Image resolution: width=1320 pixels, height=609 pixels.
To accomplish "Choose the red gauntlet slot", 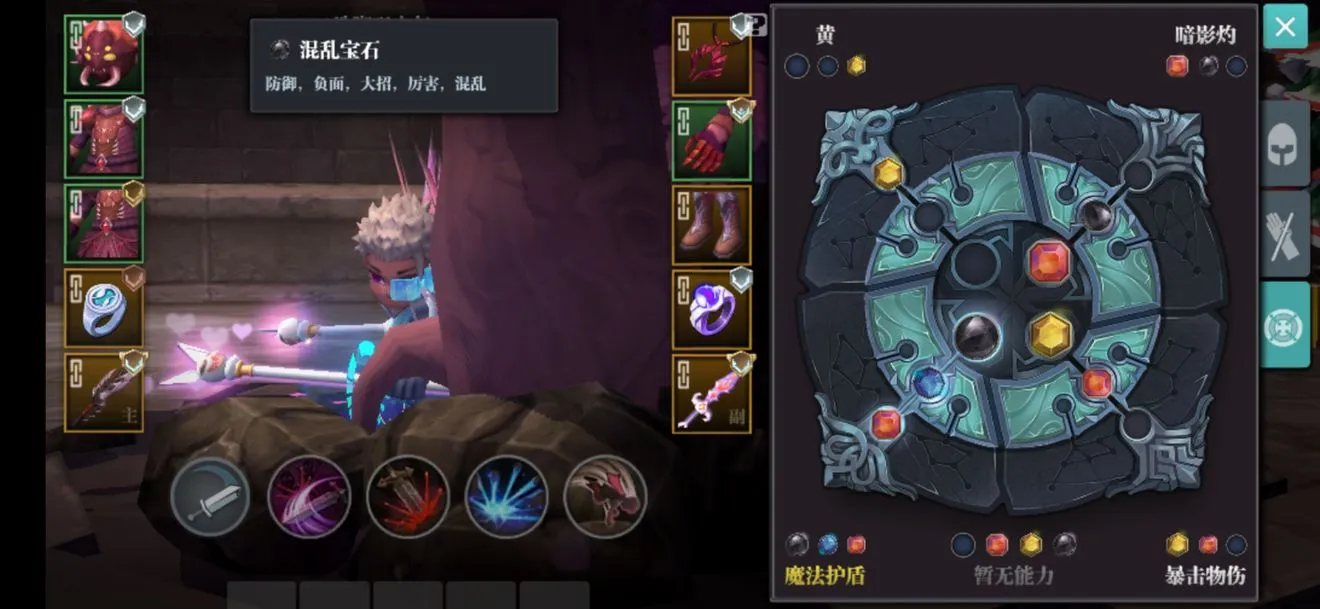I will point(711,140).
